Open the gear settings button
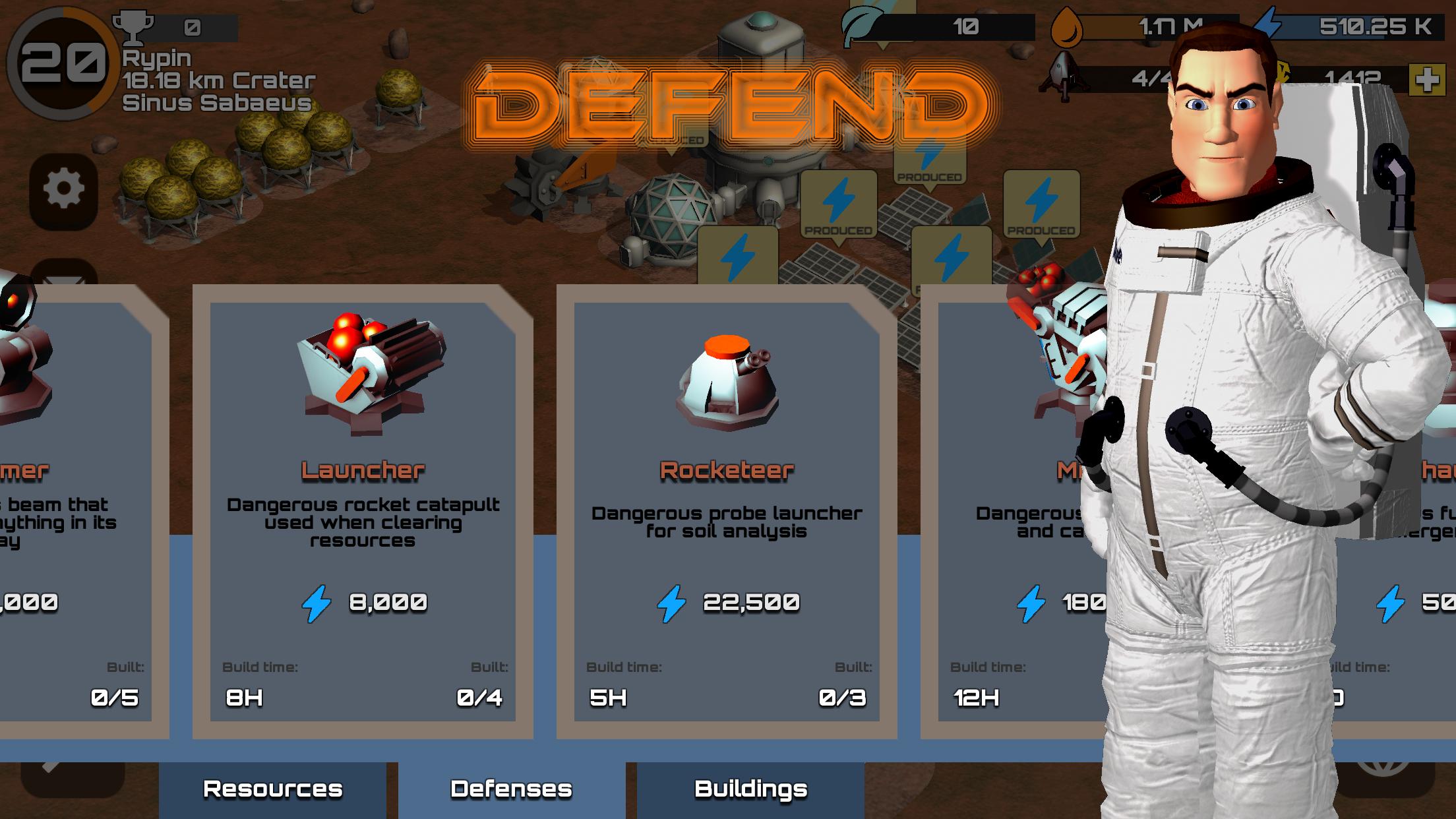Screen dimensions: 1456x819 pos(63,189)
